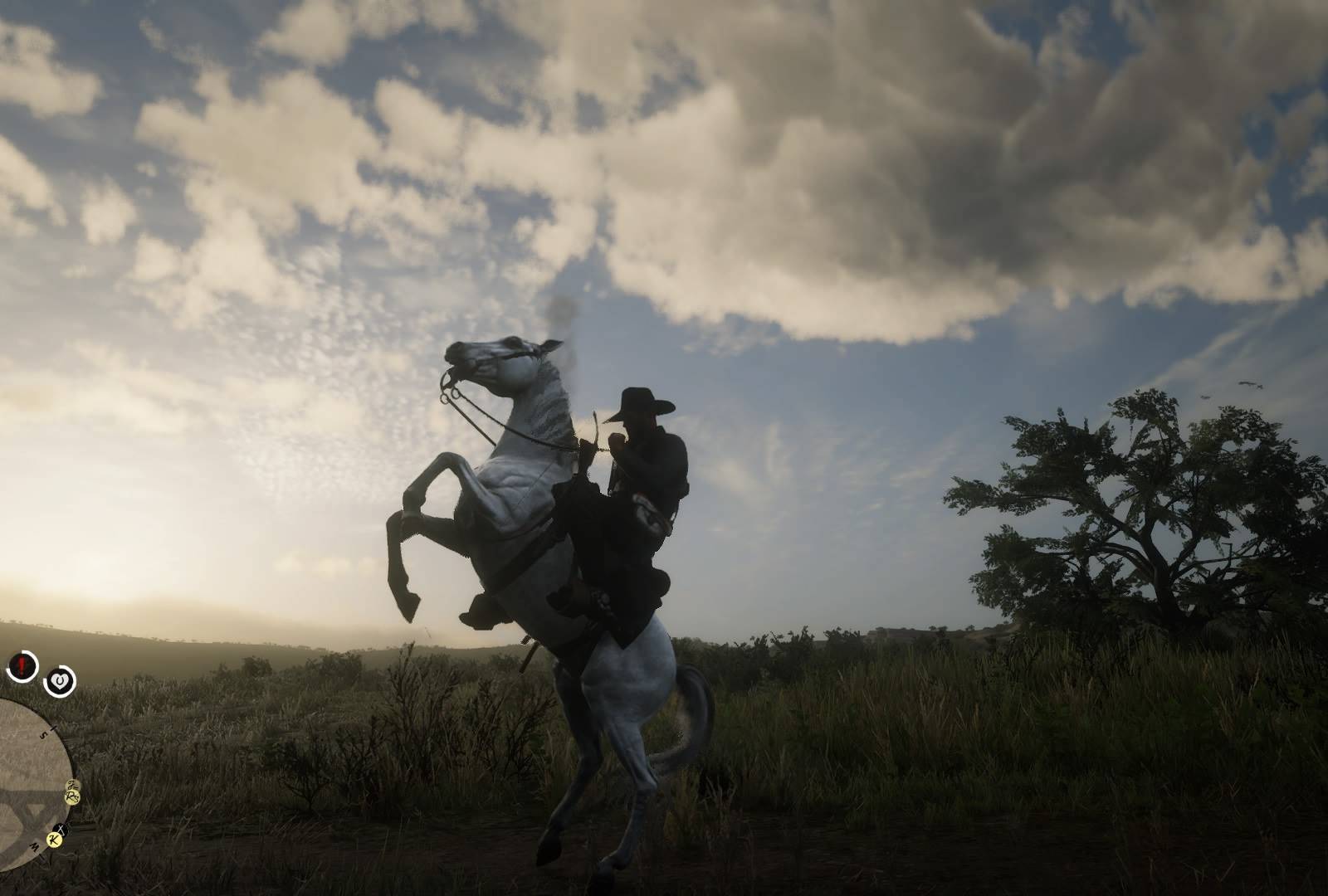The height and width of the screenshot is (896, 1328).
Task: Click the dark cross-shaped waypoint blip
Action: point(61,829)
